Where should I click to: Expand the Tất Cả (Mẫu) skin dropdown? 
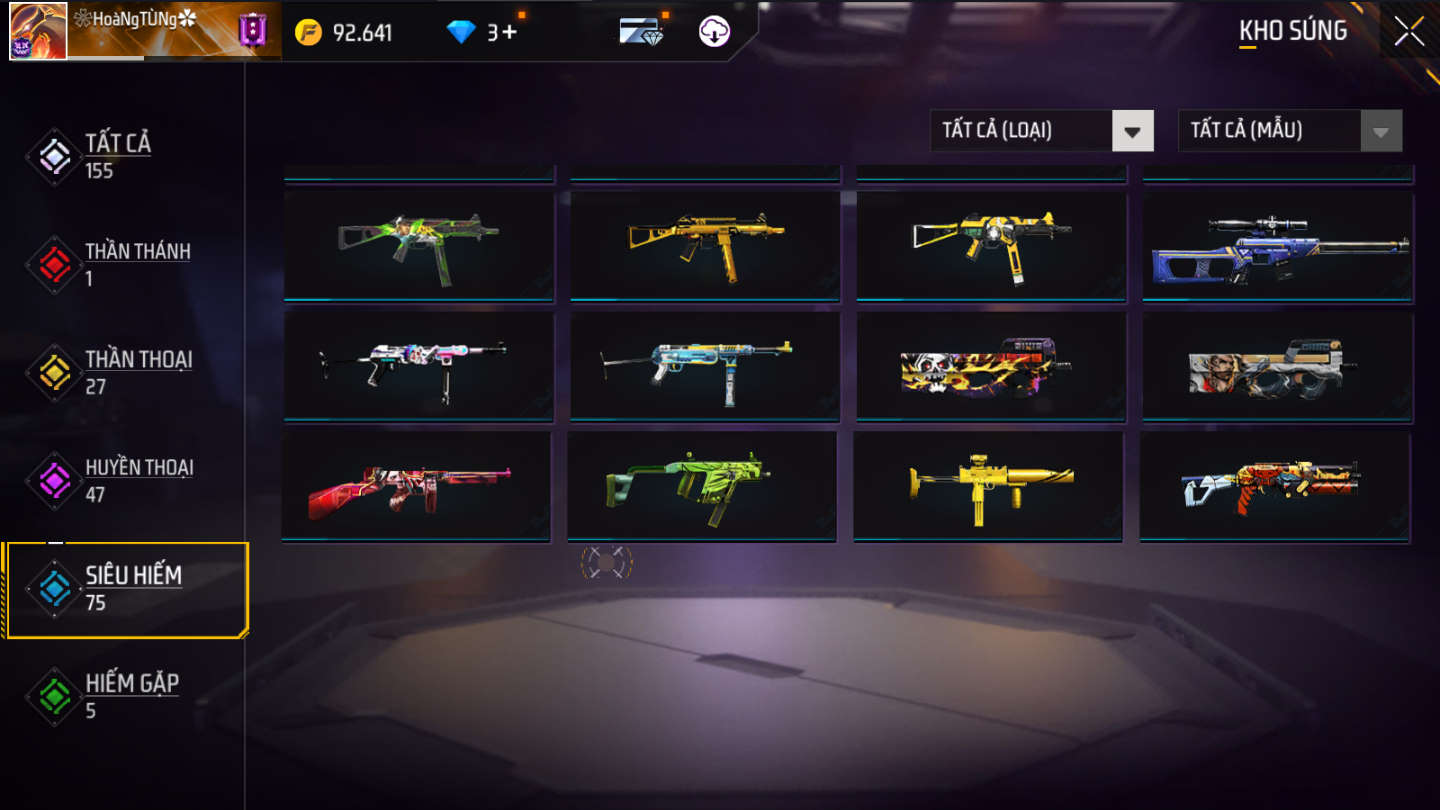pyautogui.click(x=1289, y=130)
